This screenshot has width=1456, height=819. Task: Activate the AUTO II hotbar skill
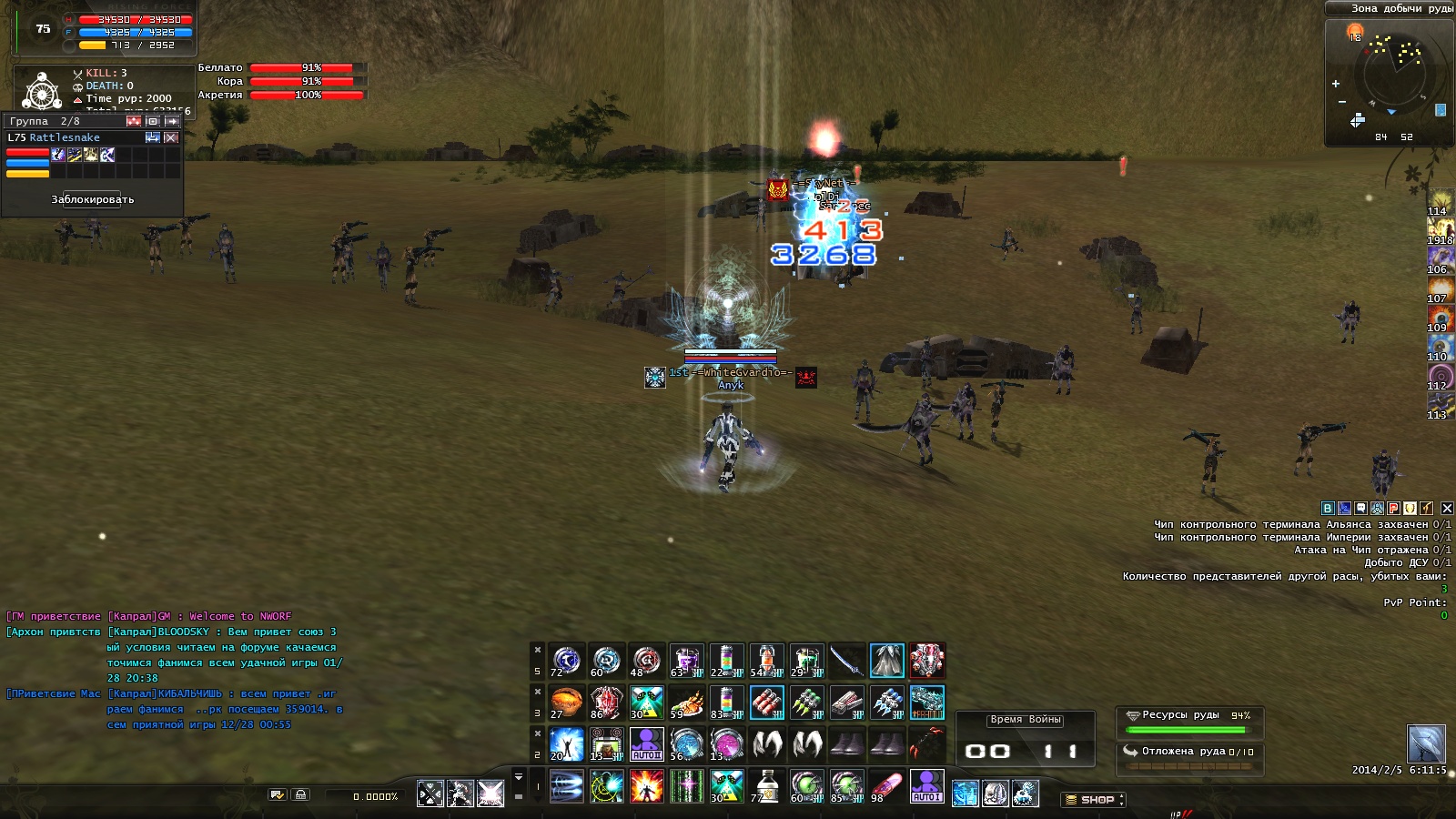pyautogui.click(x=646, y=744)
